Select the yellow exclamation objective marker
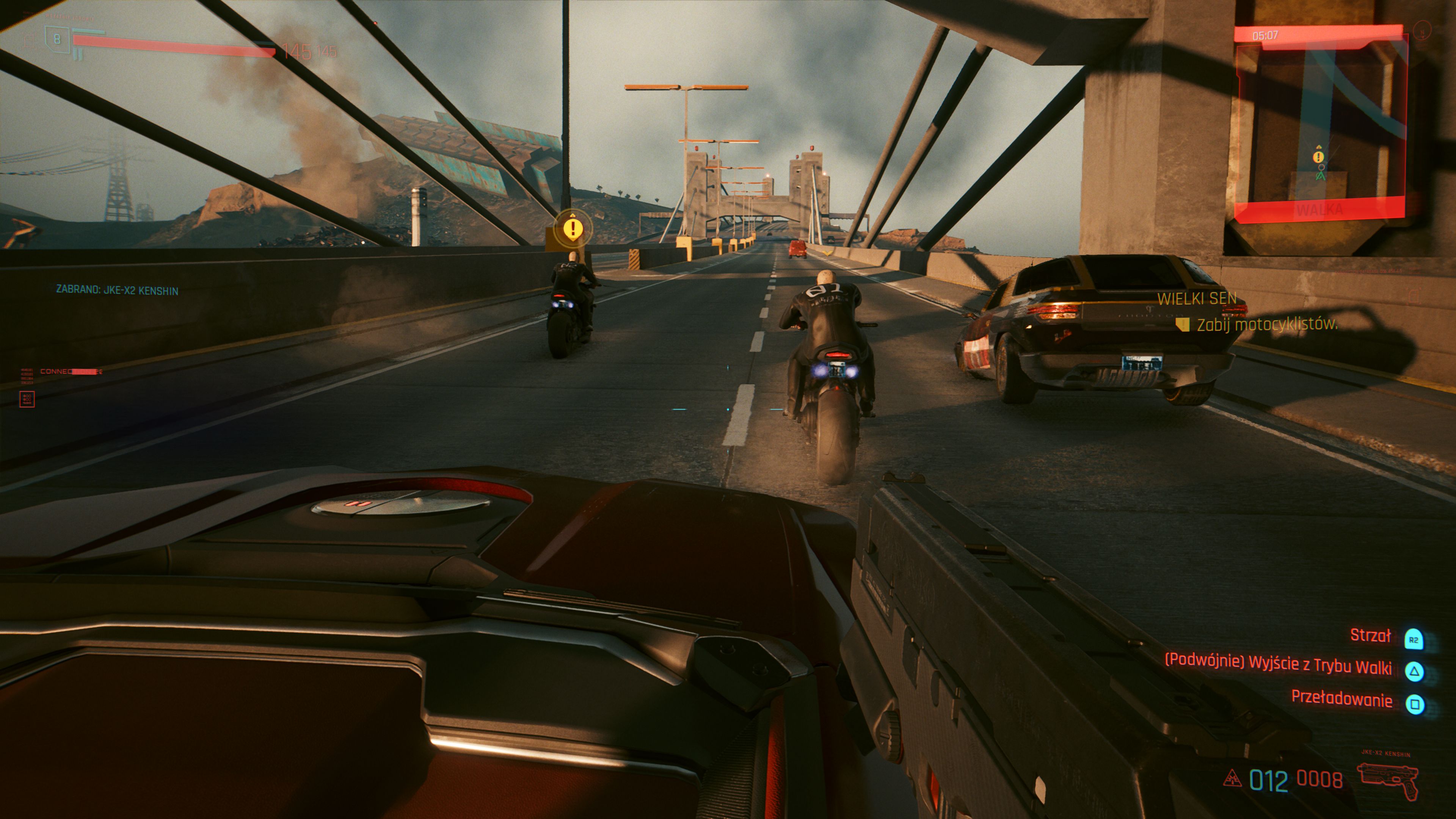The image size is (1456, 819). [573, 229]
